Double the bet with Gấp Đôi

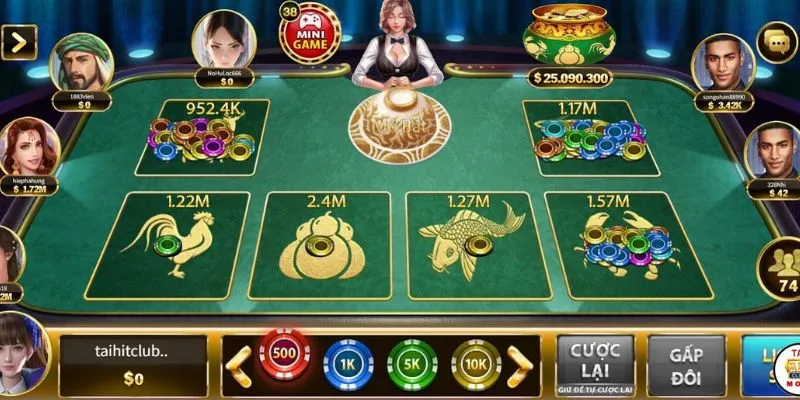(686, 362)
